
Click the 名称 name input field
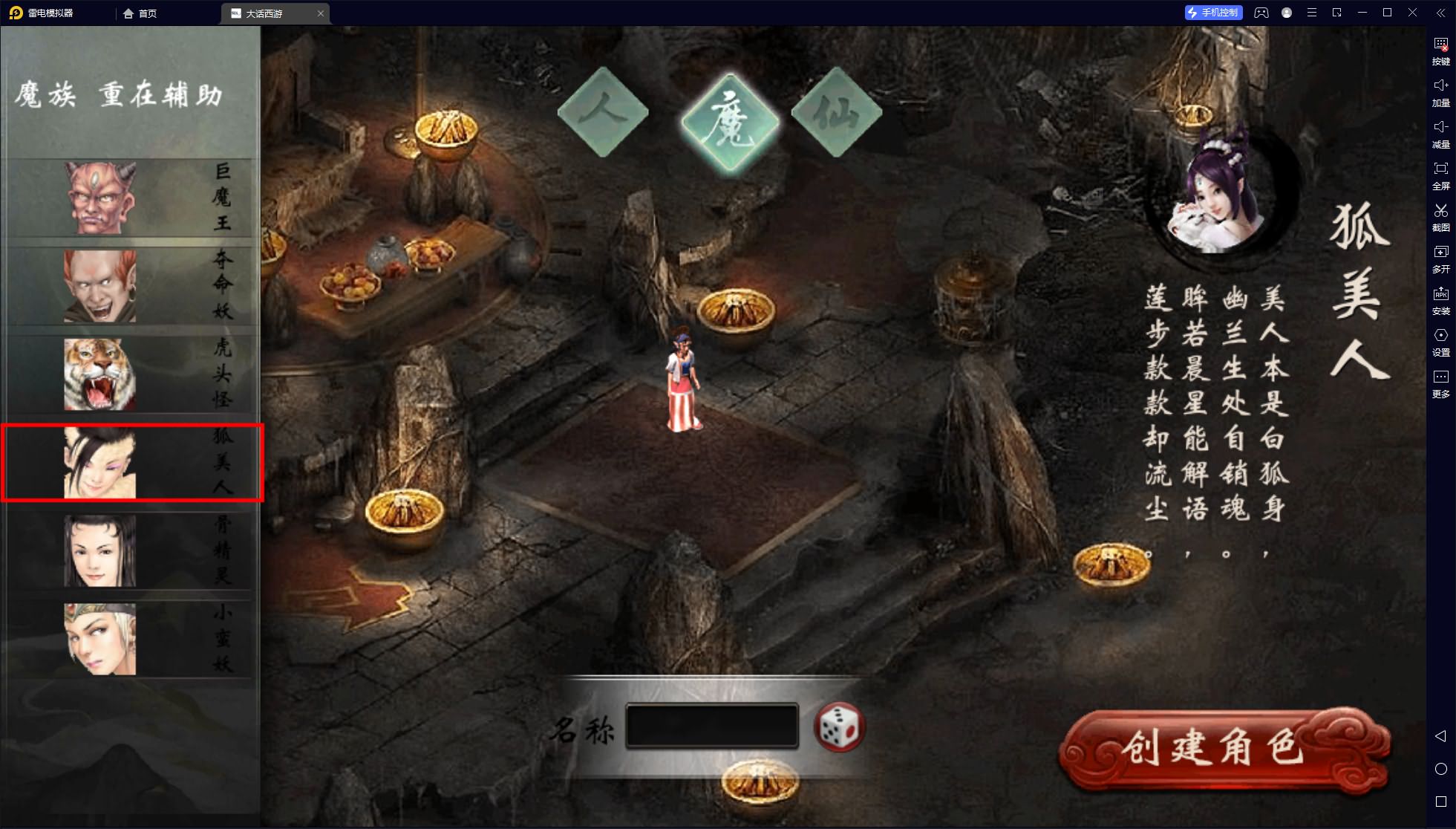pyautogui.click(x=711, y=726)
